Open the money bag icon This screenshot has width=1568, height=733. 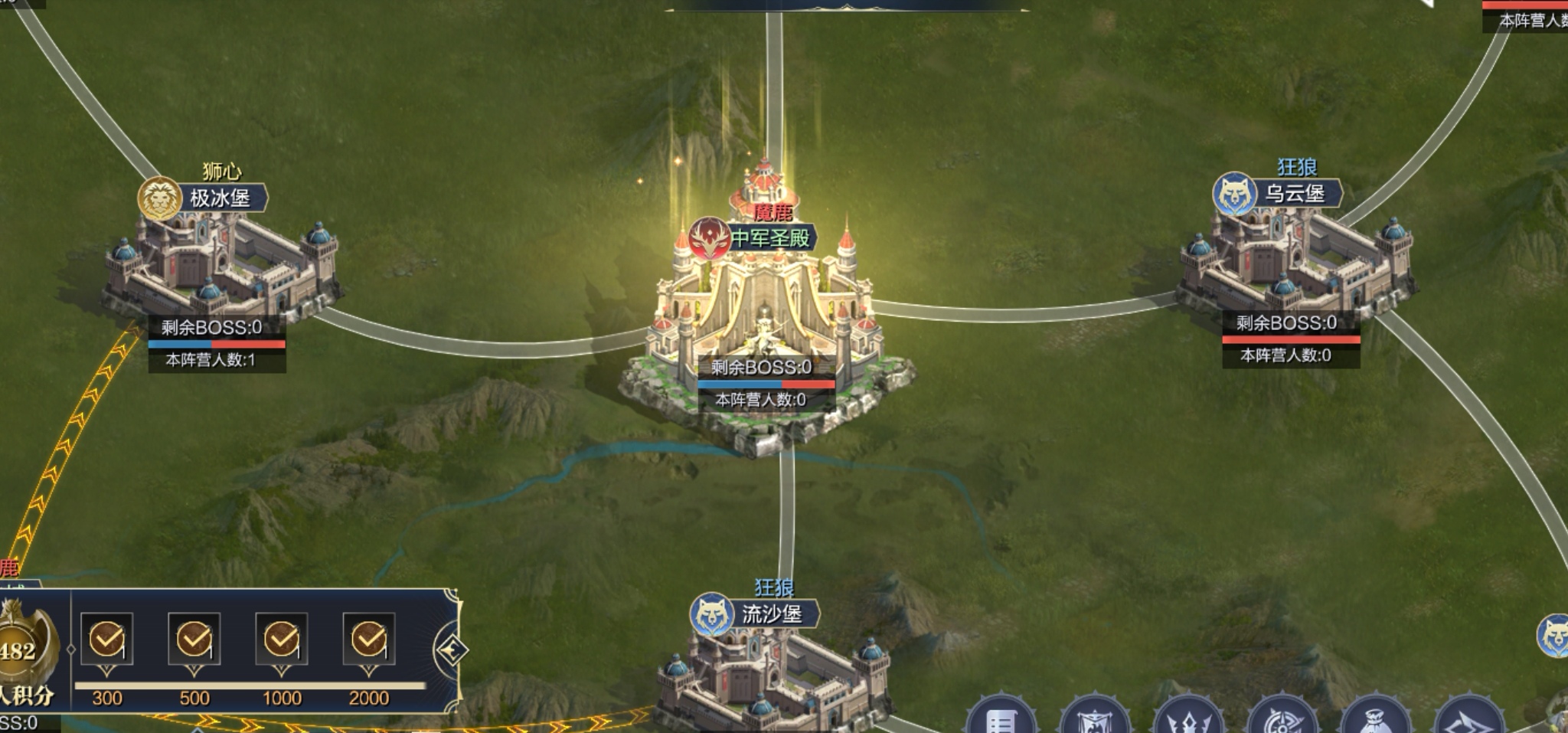click(1376, 720)
